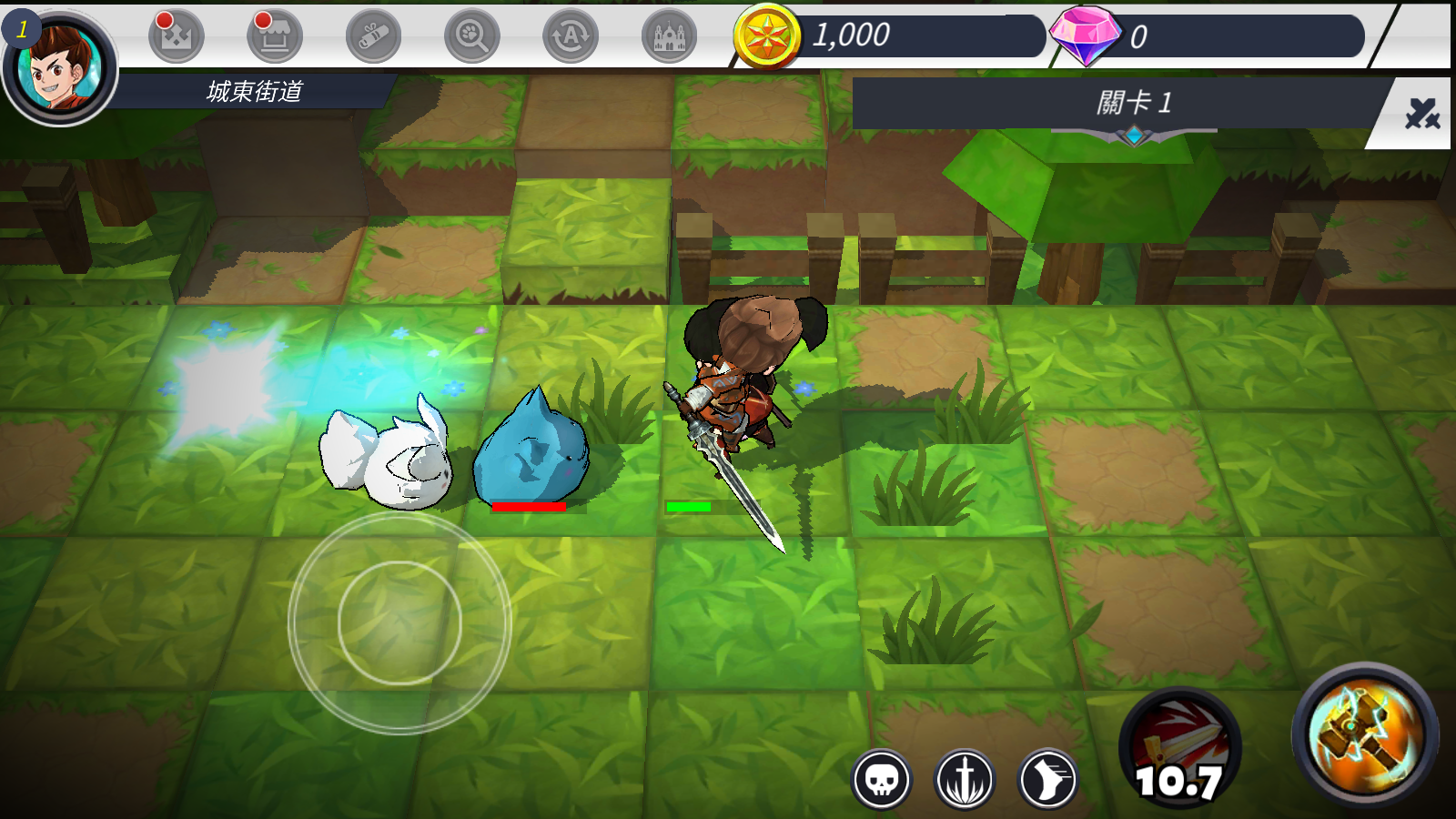Screen dimensions: 1456x819
Task: Tap the pink gem currency icon
Action: pyautogui.click(x=1085, y=35)
